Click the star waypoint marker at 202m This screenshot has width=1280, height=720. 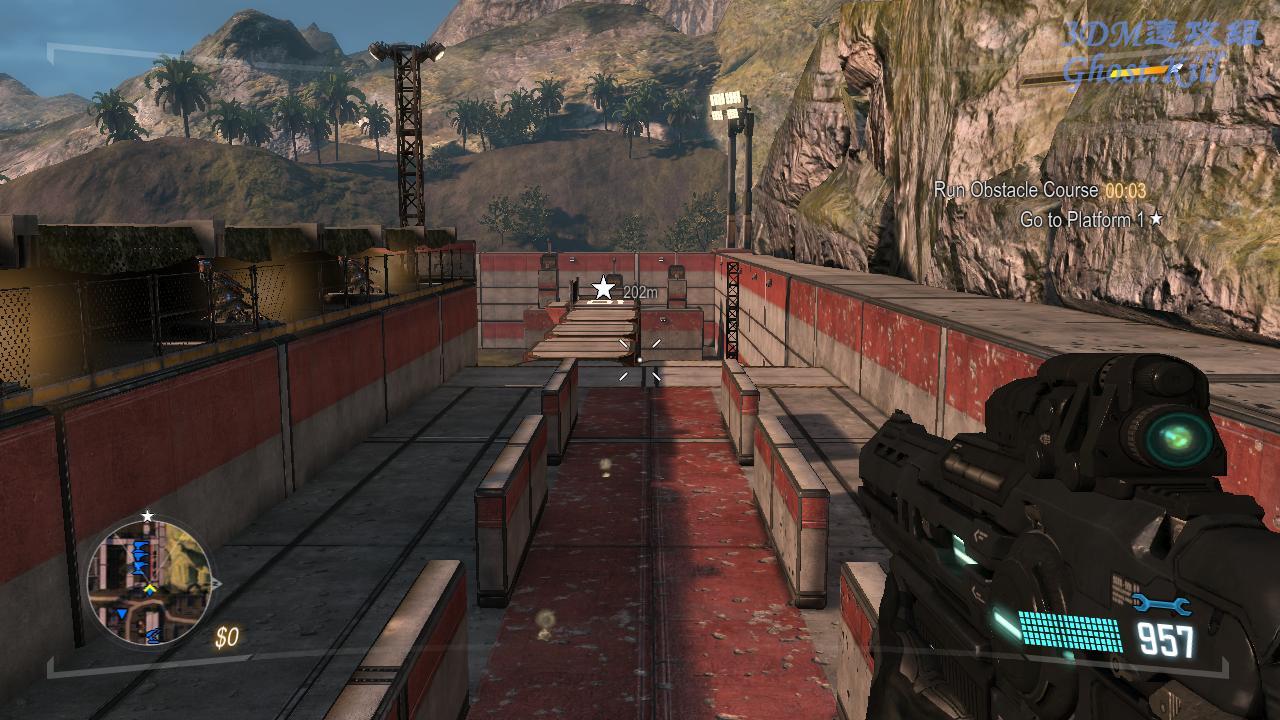(604, 289)
